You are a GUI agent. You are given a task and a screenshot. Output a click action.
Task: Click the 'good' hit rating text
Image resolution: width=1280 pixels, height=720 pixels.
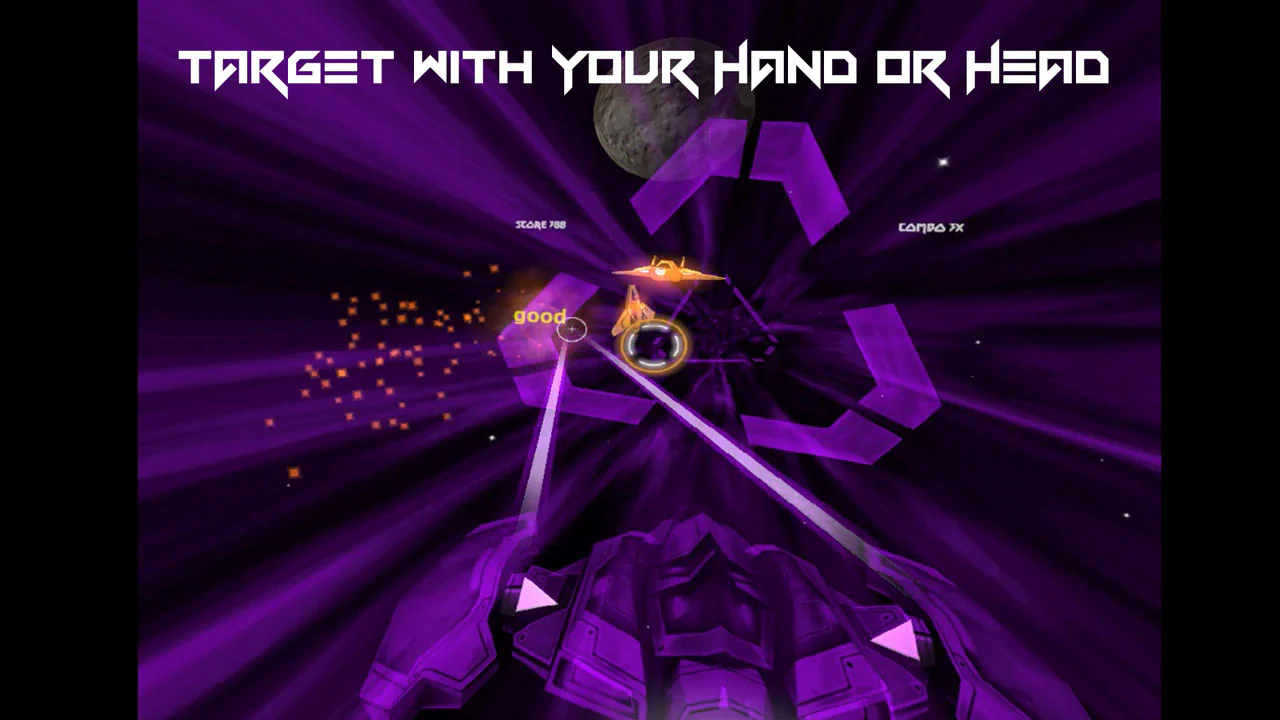coord(540,316)
